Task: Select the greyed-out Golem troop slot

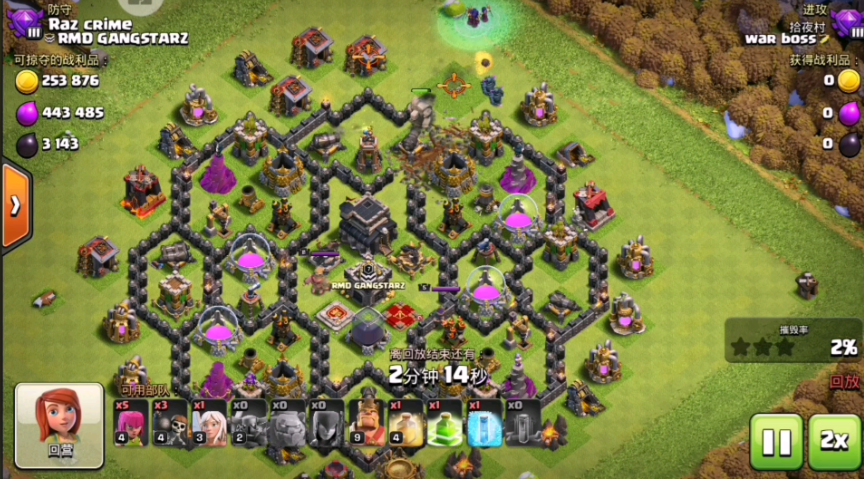Action: [288, 423]
